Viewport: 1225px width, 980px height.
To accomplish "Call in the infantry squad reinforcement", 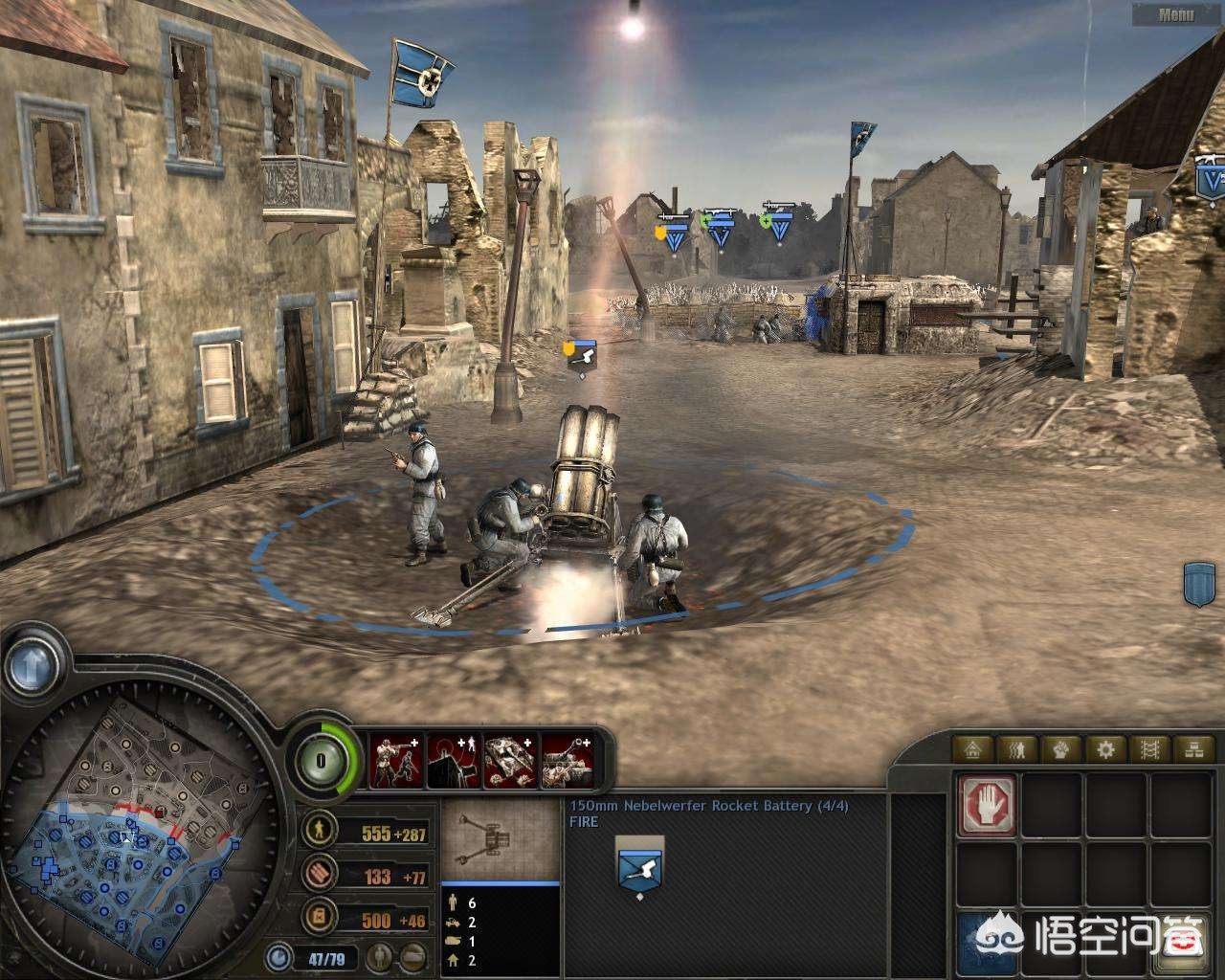I will (x=396, y=761).
